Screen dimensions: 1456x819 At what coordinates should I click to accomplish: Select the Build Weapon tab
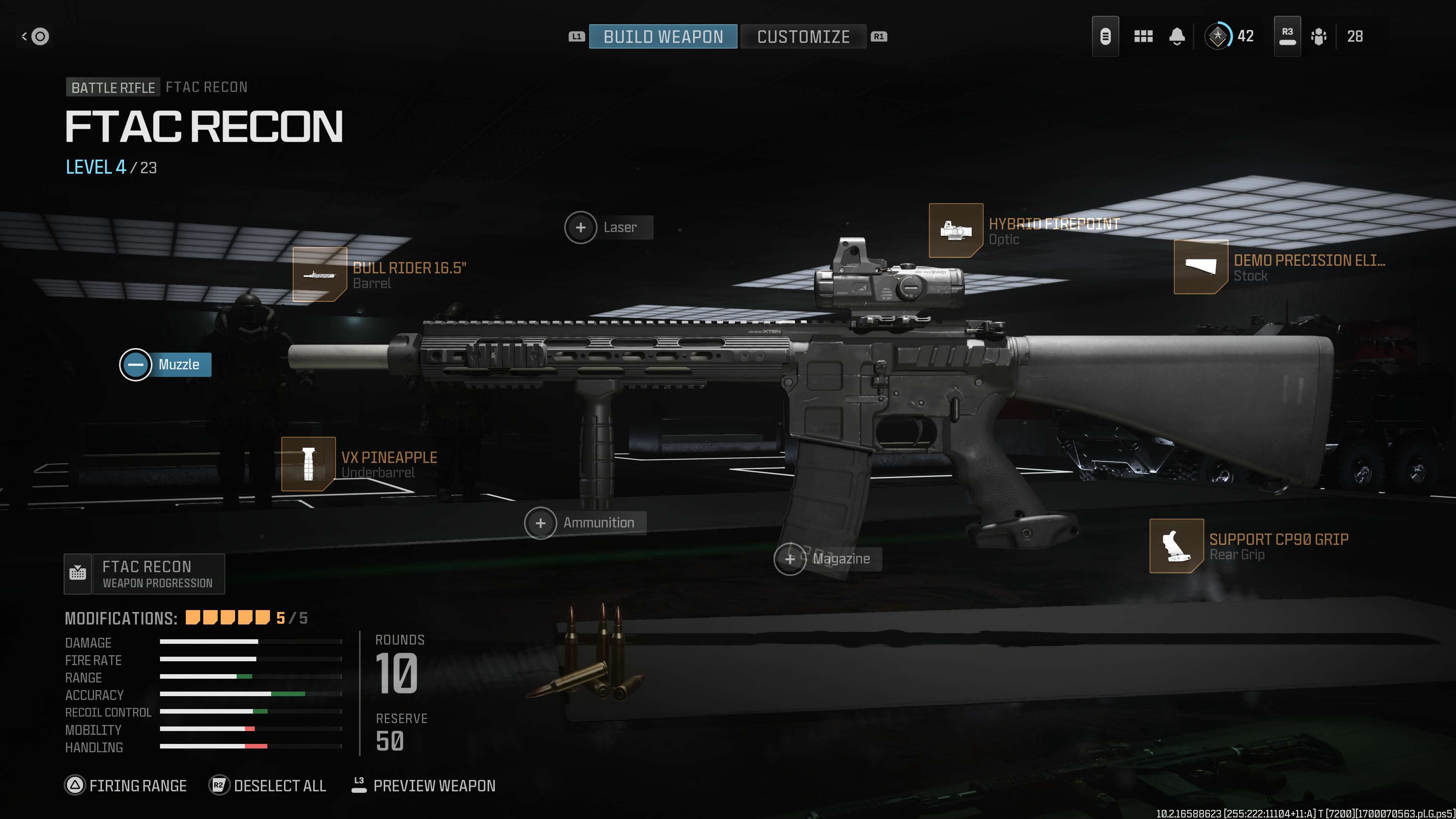click(x=662, y=37)
